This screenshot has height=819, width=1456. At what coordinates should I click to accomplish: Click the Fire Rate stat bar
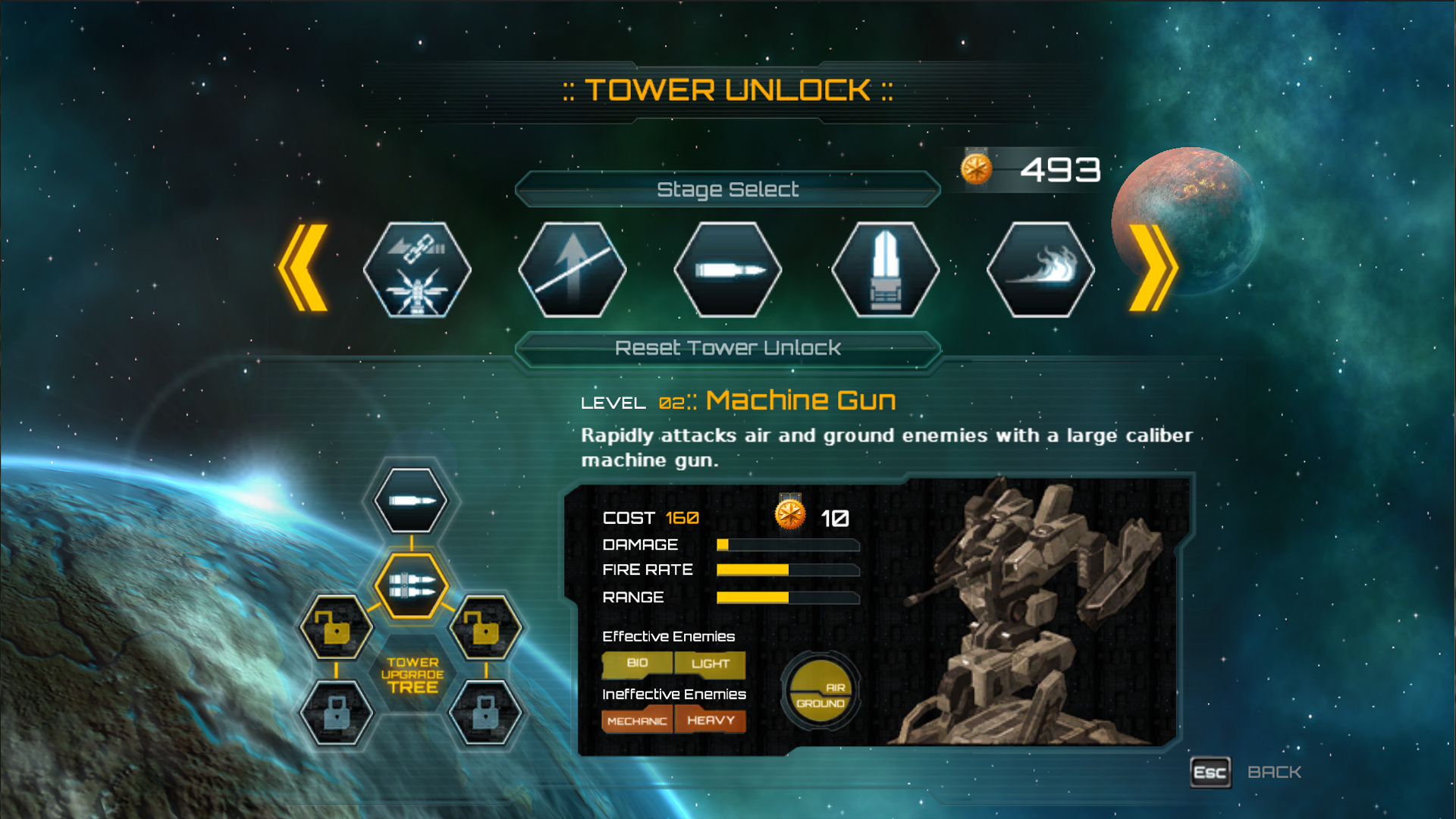point(787,570)
